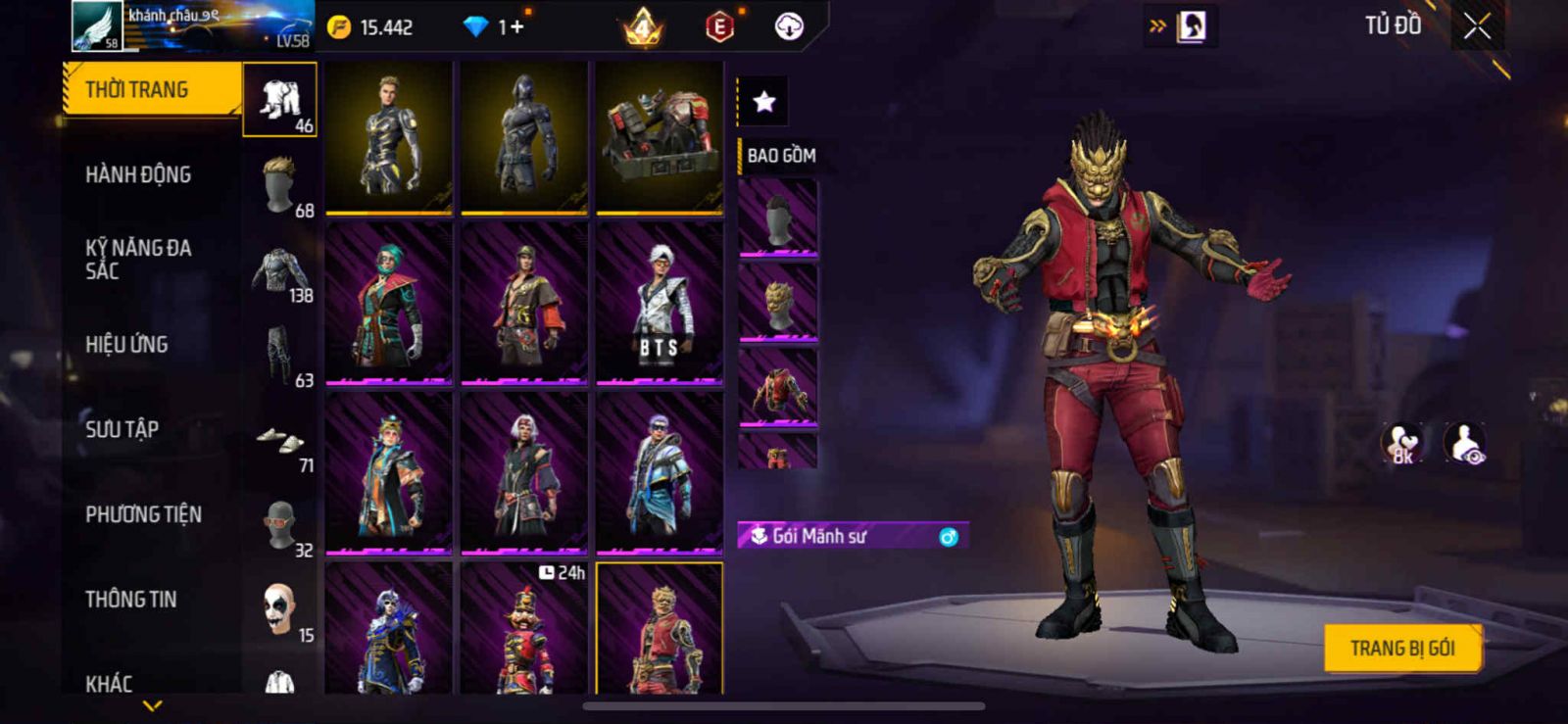Open the HIỆU ỨNG category
This screenshot has width=1568, height=724.
[x=127, y=345]
